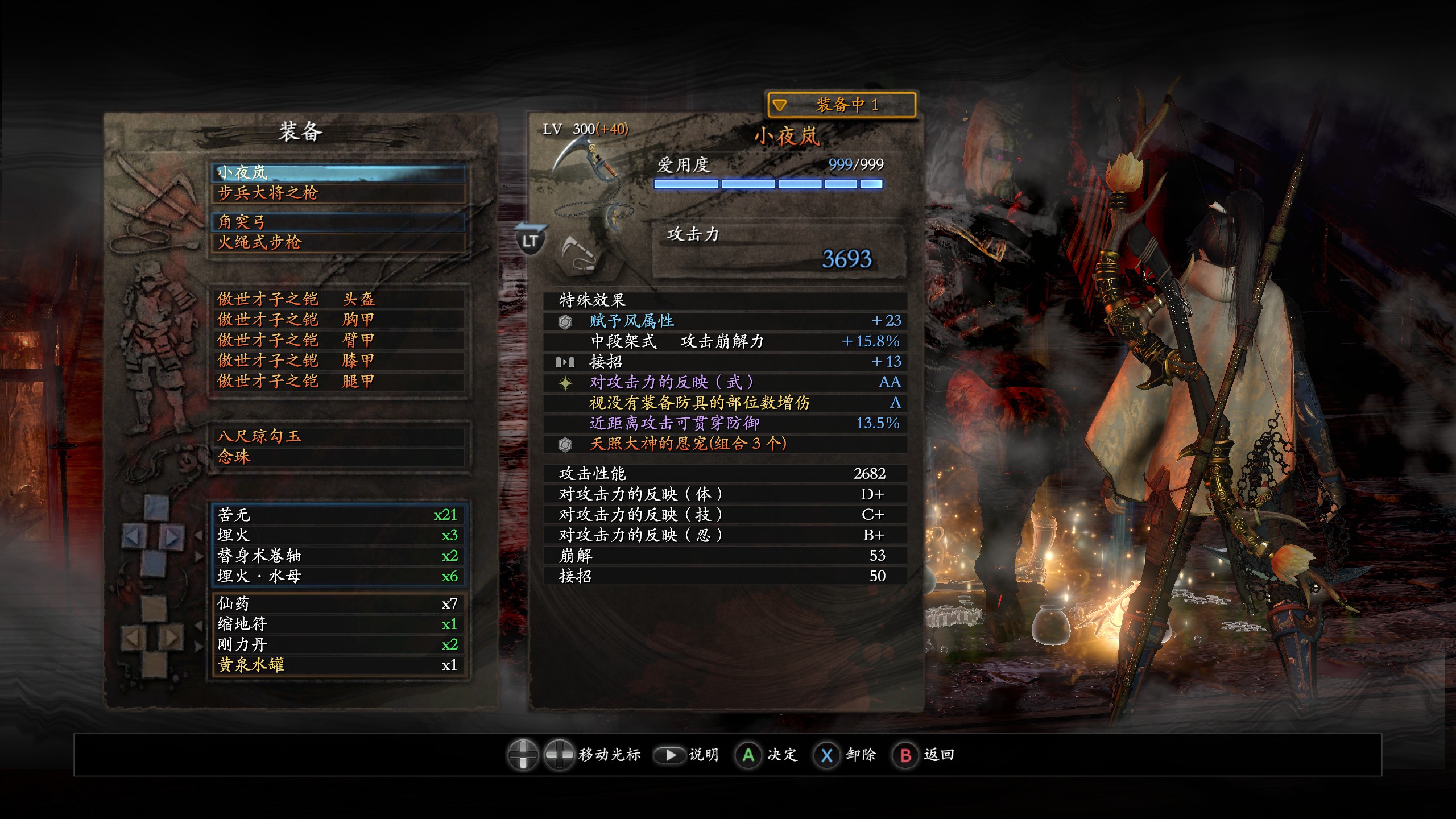Image resolution: width=1456 pixels, height=819 pixels.
Task: Select the 念珠 accessory slot
Action: click(x=339, y=457)
